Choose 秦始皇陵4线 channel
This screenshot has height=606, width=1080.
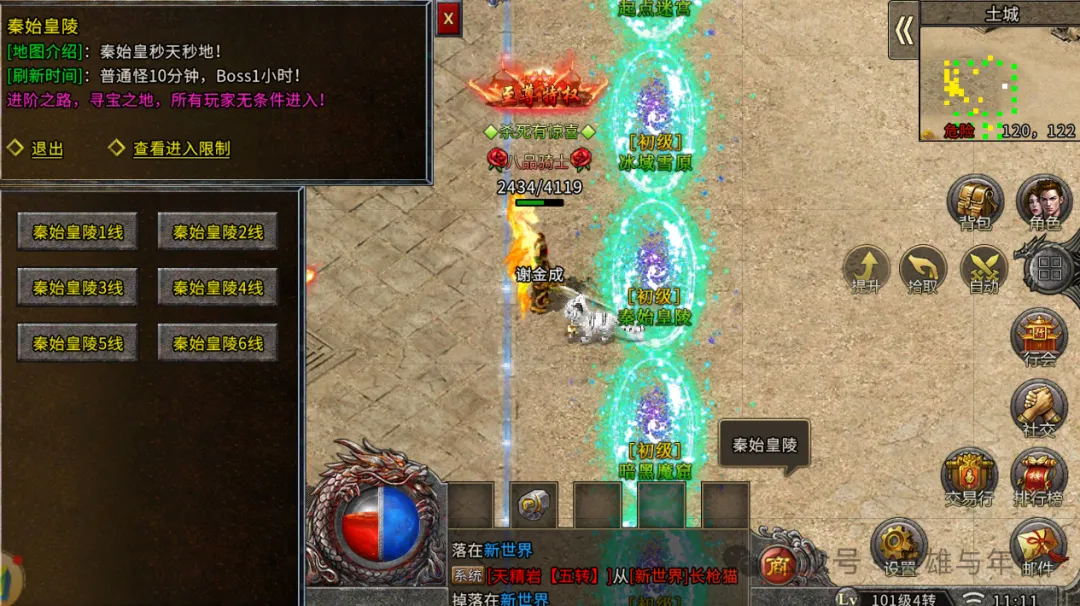[217, 288]
